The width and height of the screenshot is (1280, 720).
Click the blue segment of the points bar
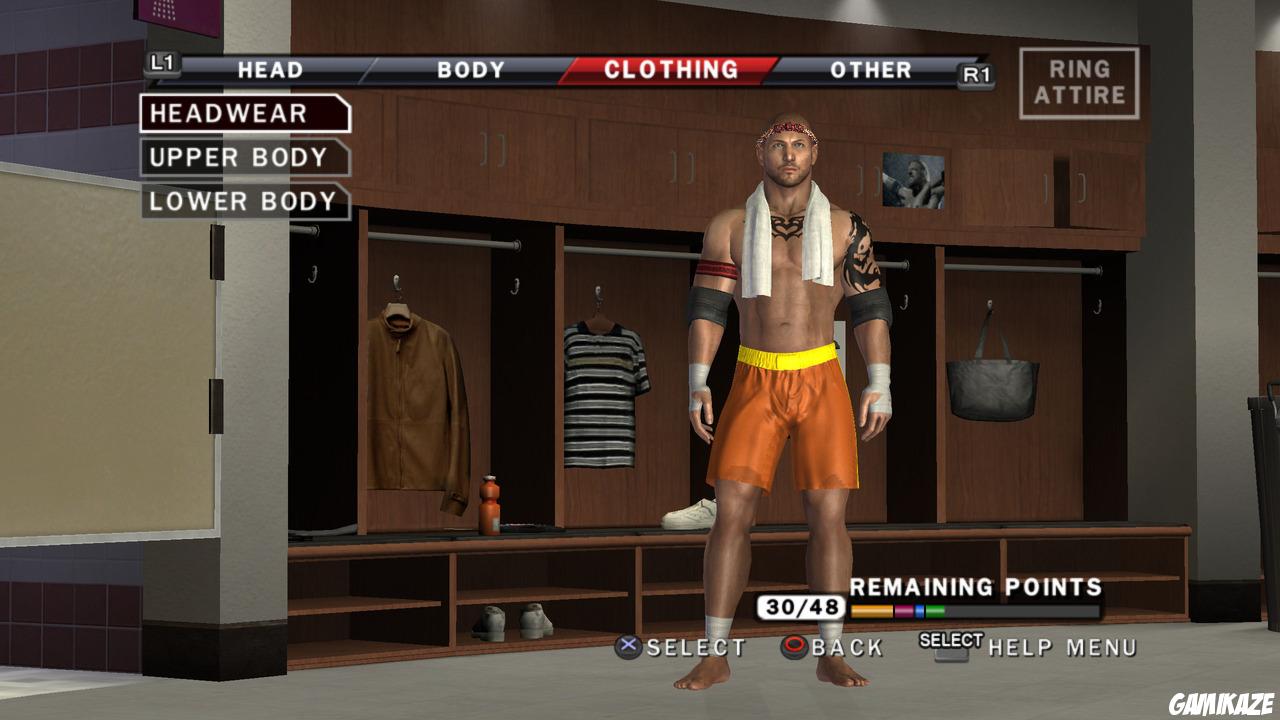(919, 611)
